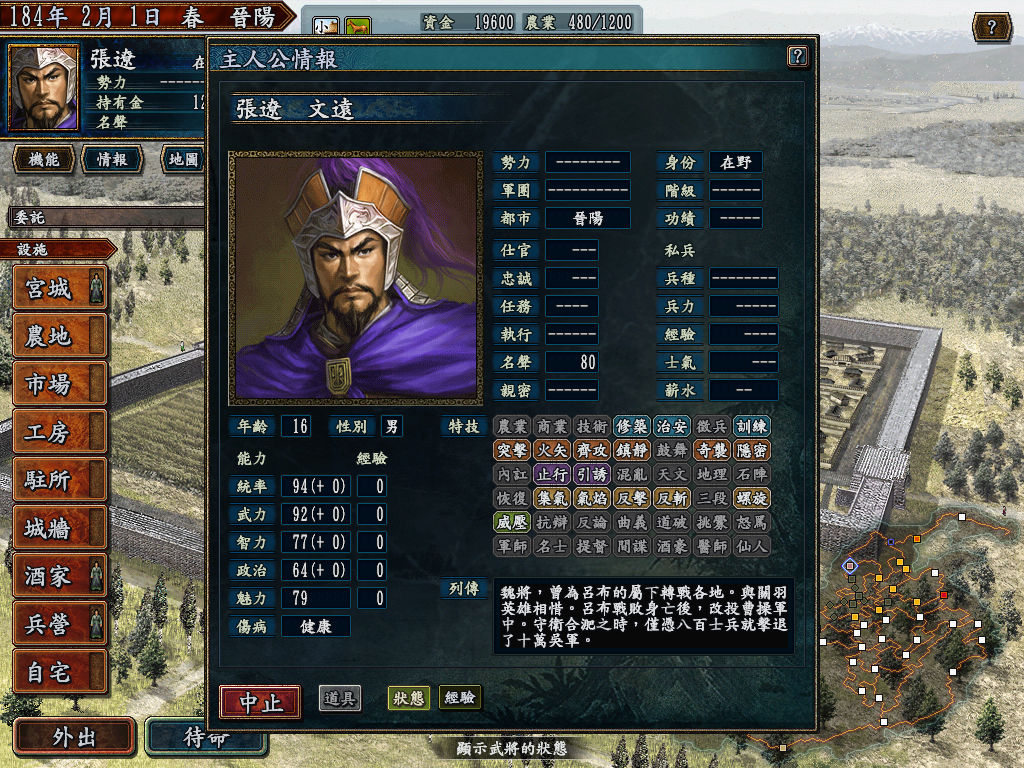Choose the 工房 workshop facility
Screen dimensions: 1024x768
pos(59,432)
